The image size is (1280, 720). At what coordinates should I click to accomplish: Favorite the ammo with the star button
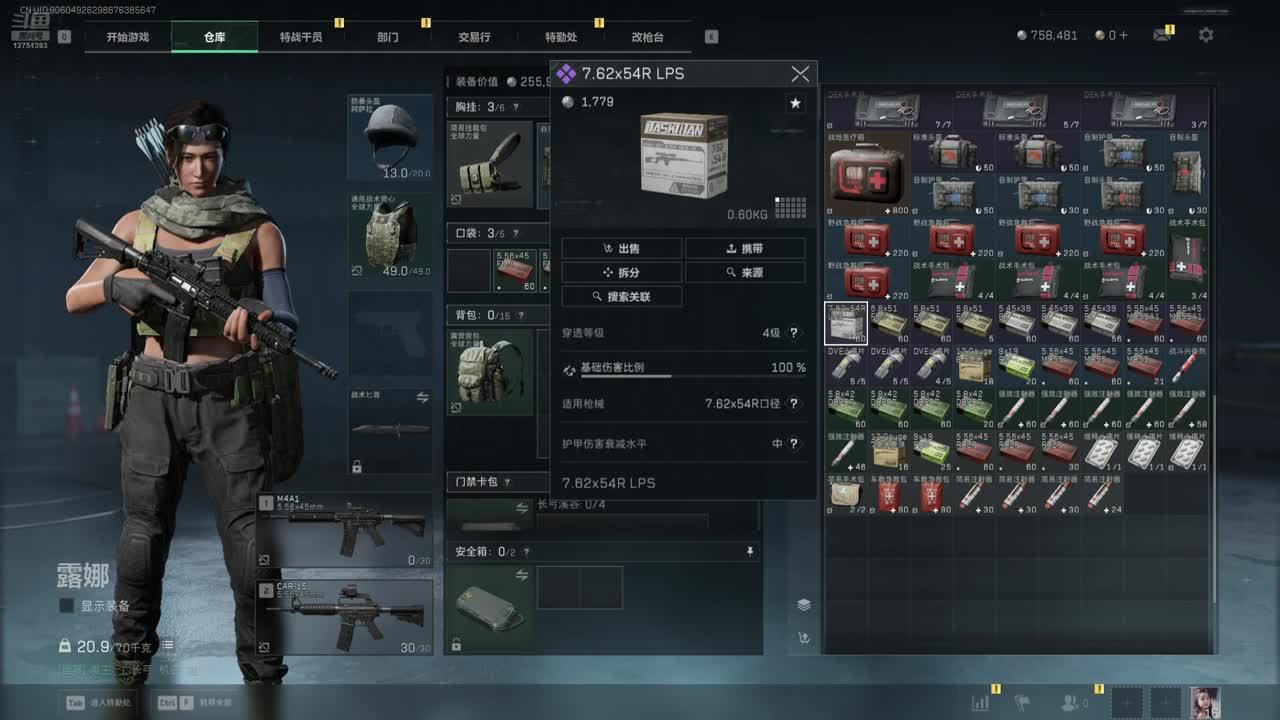(795, 103)
